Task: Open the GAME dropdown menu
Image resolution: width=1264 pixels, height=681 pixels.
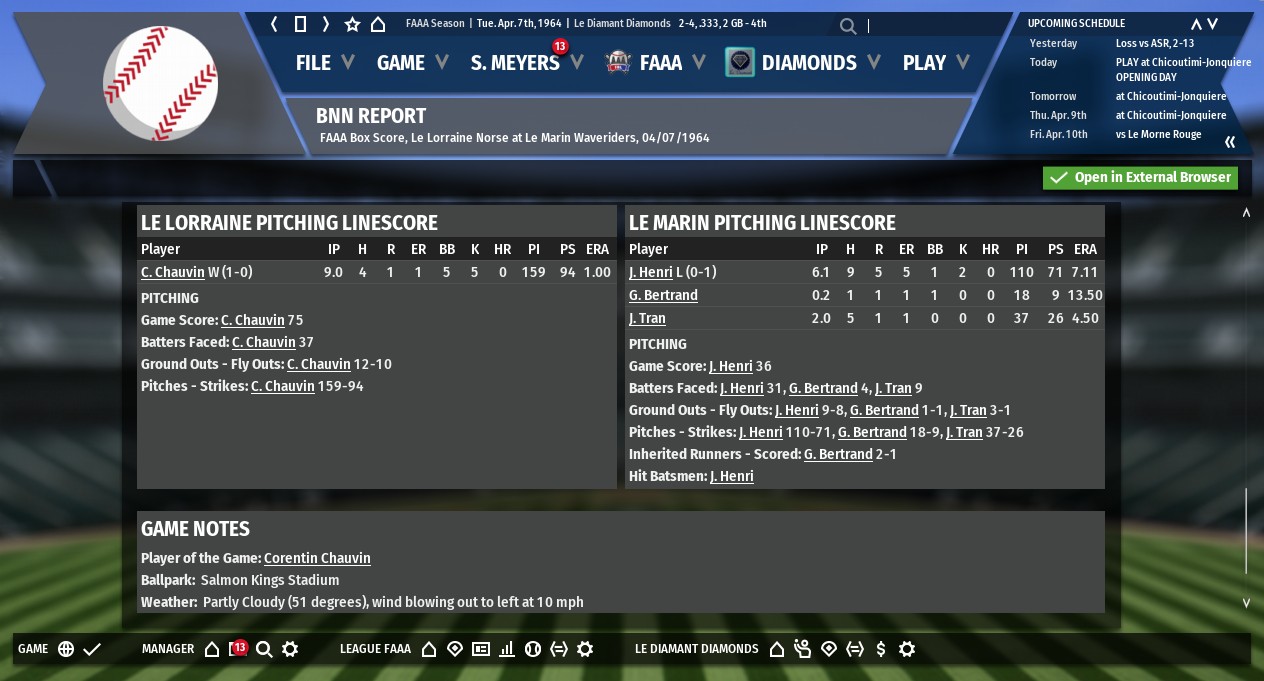Action: point(401,63)
